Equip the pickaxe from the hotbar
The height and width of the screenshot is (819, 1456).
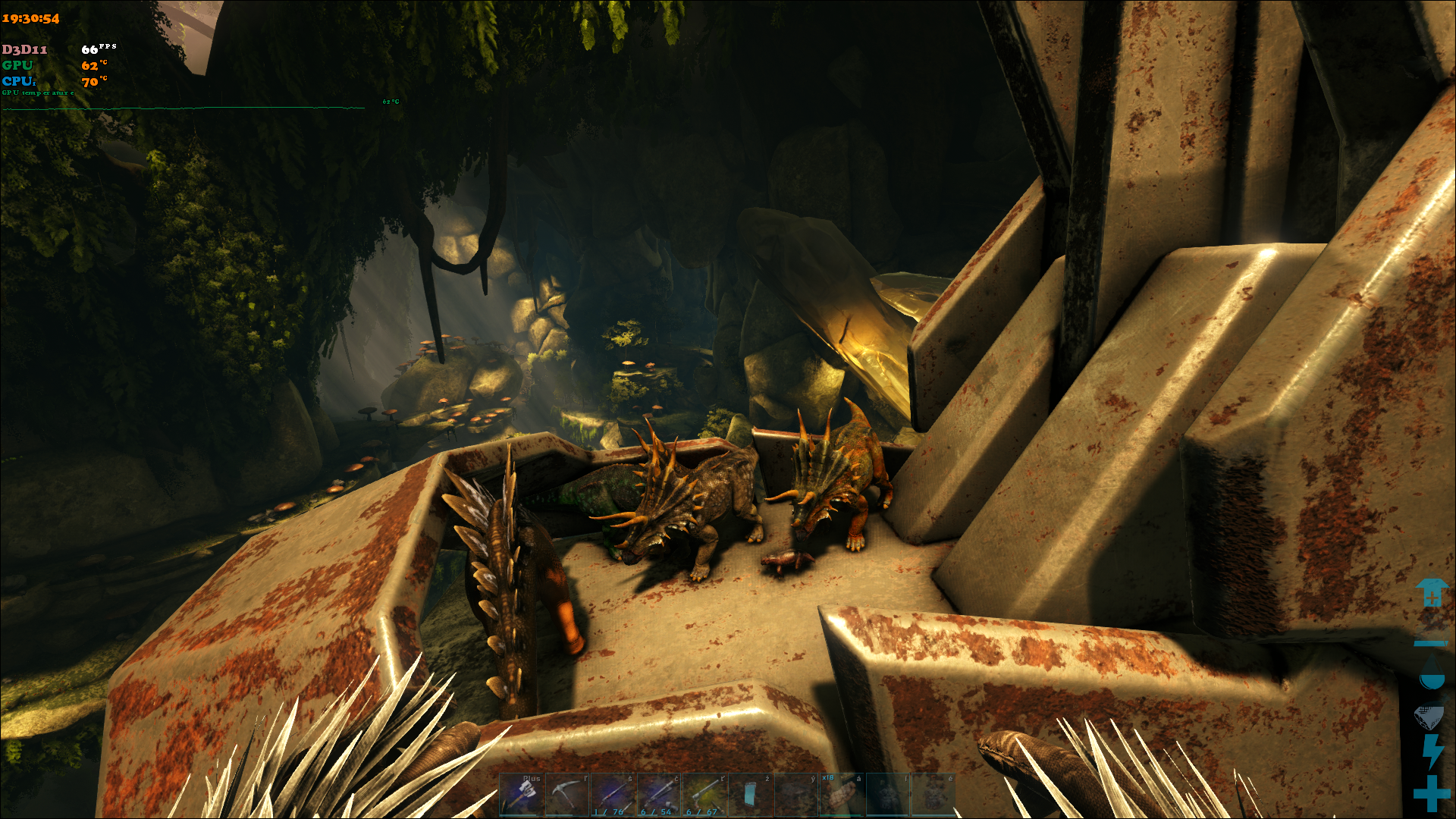pyautogui.click(x=567, y=795)
